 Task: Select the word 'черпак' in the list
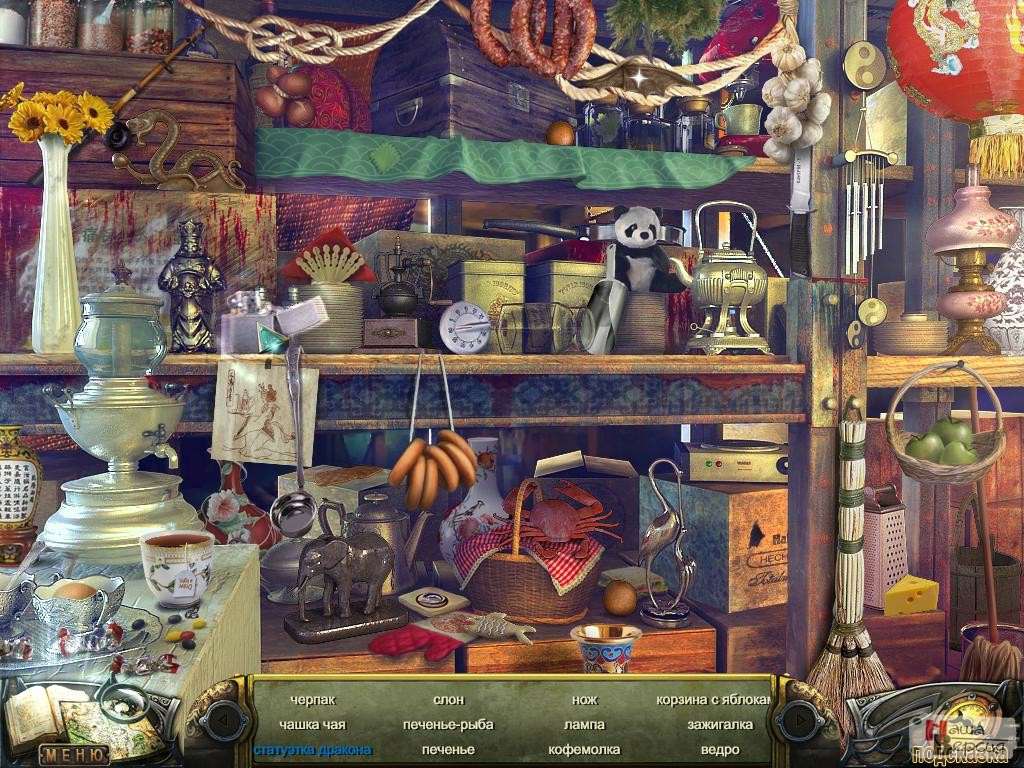tap(313, 700)
